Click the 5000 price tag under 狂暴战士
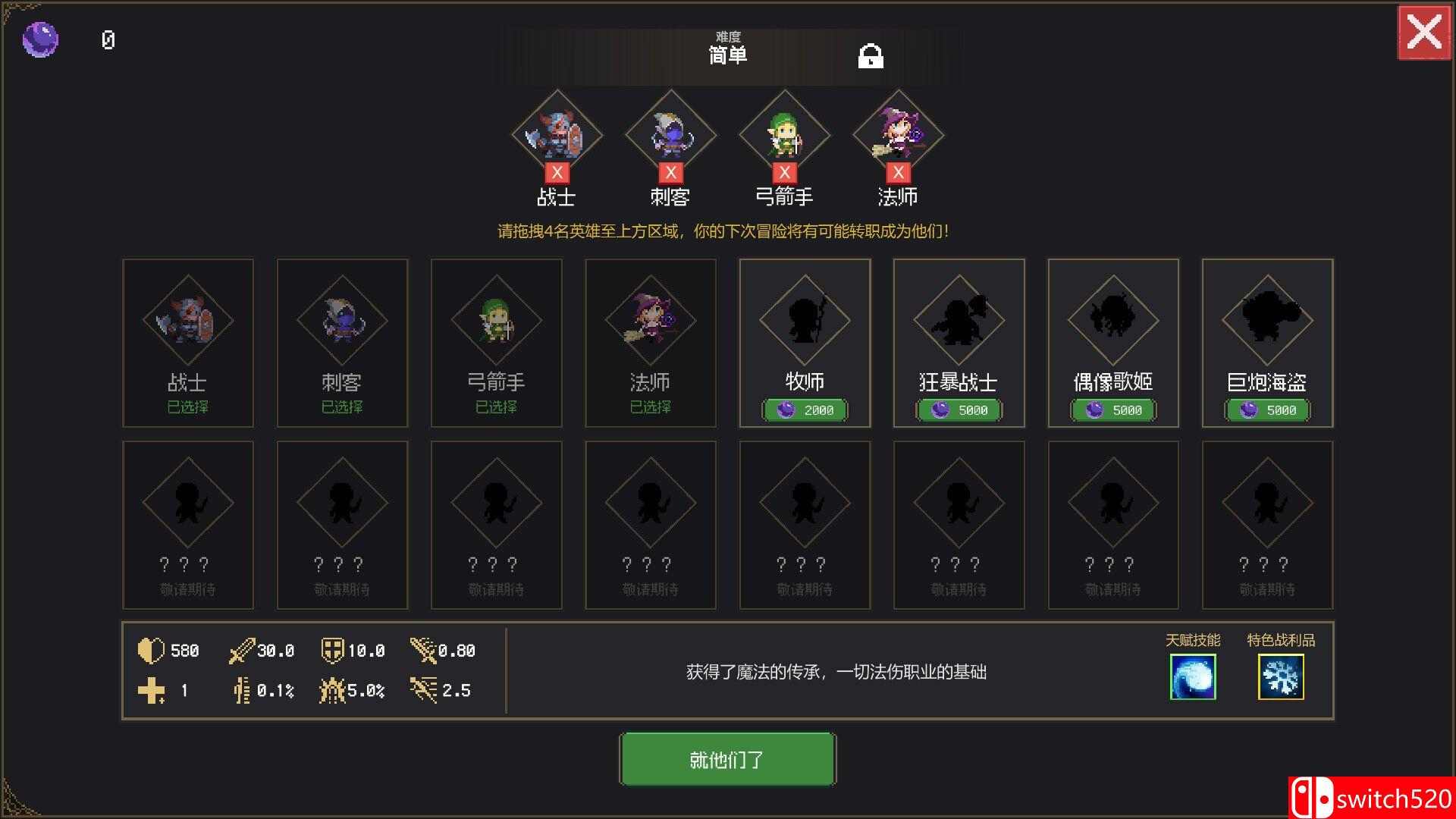The image size is (1456, 819). pos(959,410)
